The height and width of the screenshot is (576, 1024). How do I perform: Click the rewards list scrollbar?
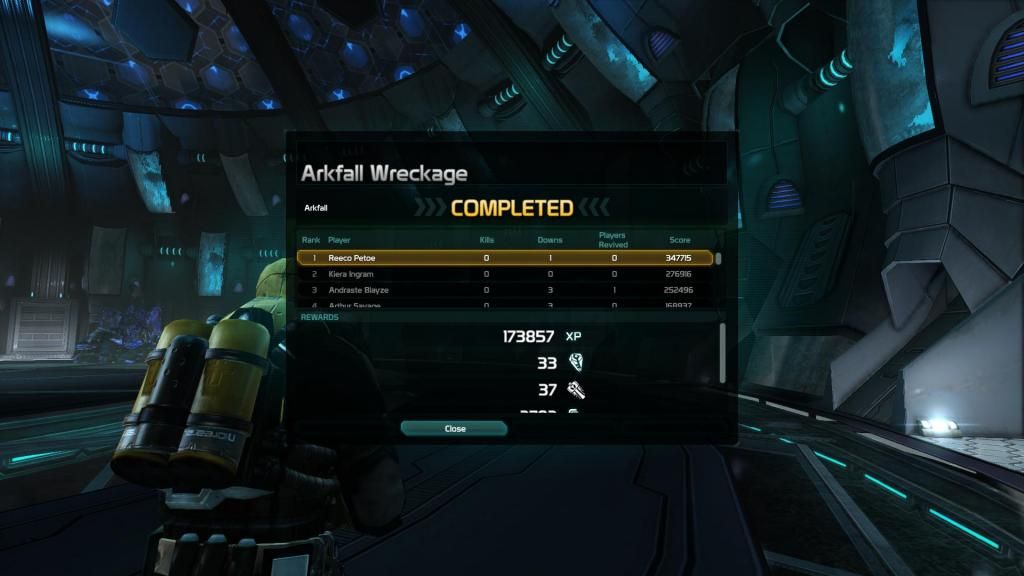click(x=723, y=352)
